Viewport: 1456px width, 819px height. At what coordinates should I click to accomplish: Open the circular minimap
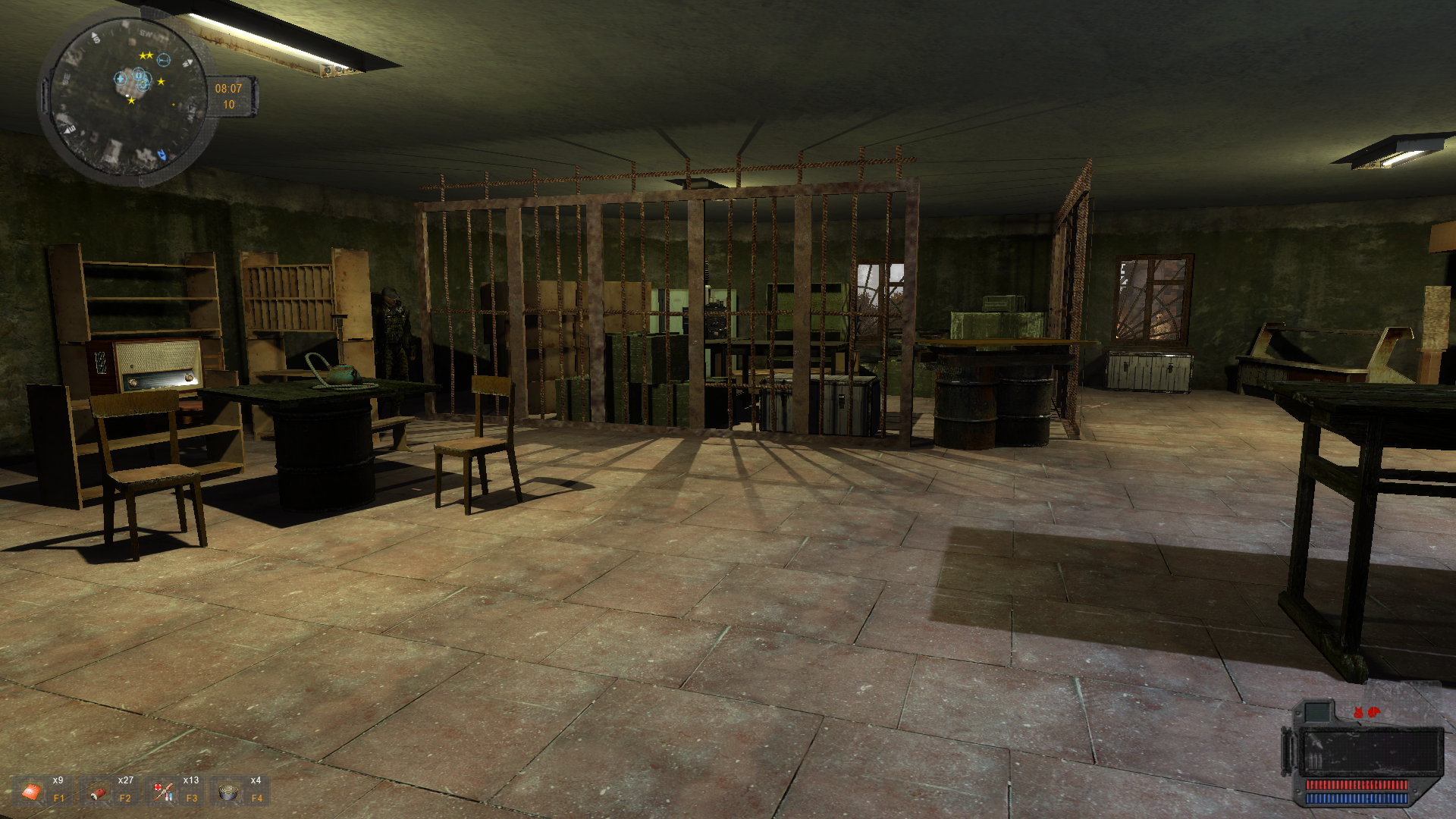(126, 99)
